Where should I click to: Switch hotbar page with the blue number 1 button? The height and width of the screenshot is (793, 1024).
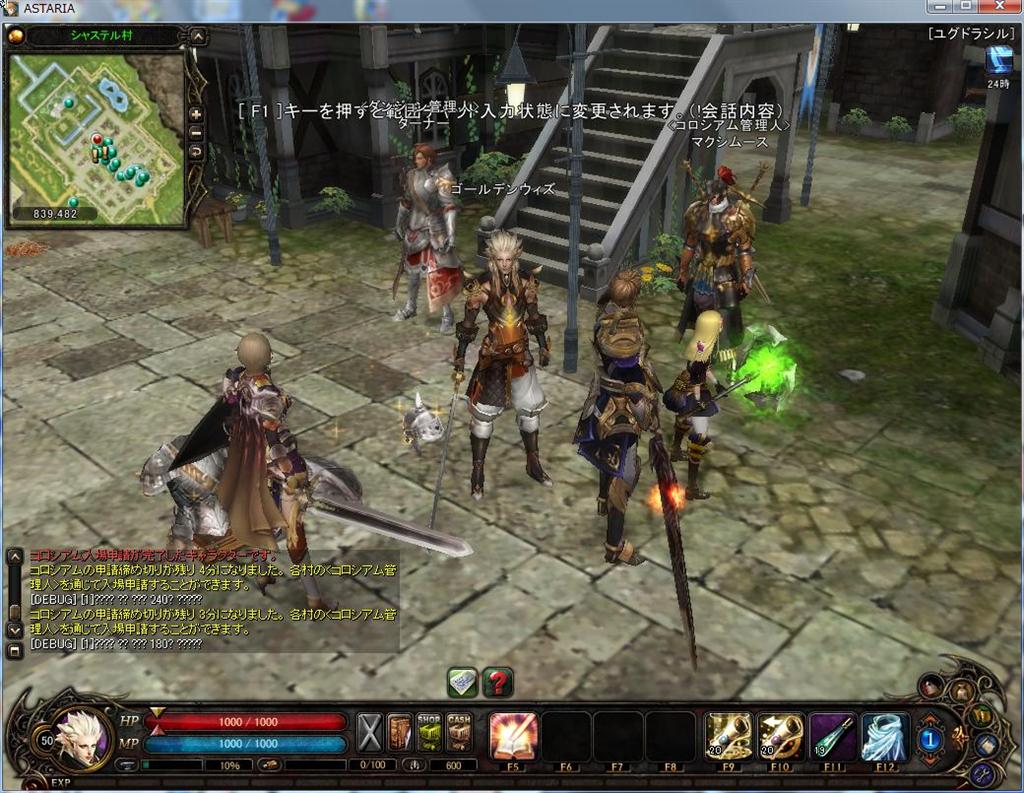point(929,738)
